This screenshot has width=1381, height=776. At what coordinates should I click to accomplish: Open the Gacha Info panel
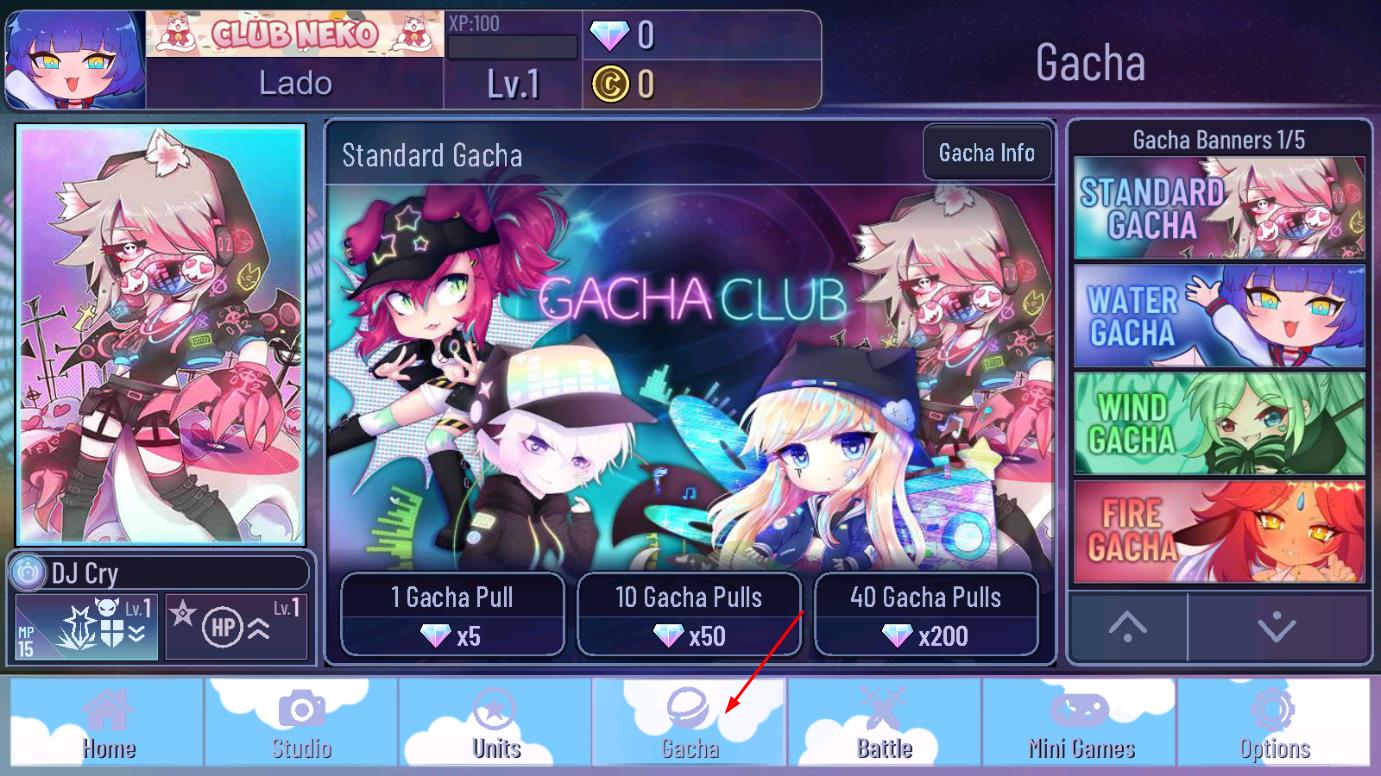click(x=986, y=153)
